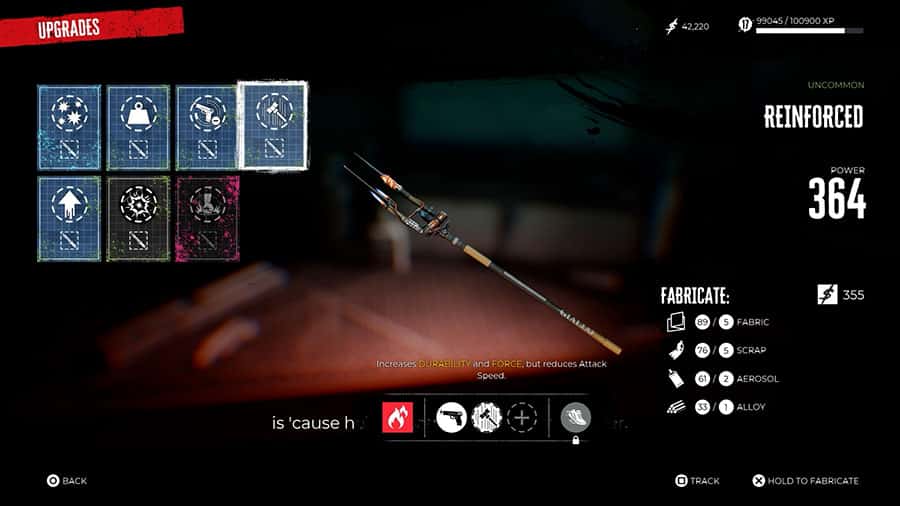
Task: Choose the heavy weight upgrade blueprint
Action: coord(139,127)
